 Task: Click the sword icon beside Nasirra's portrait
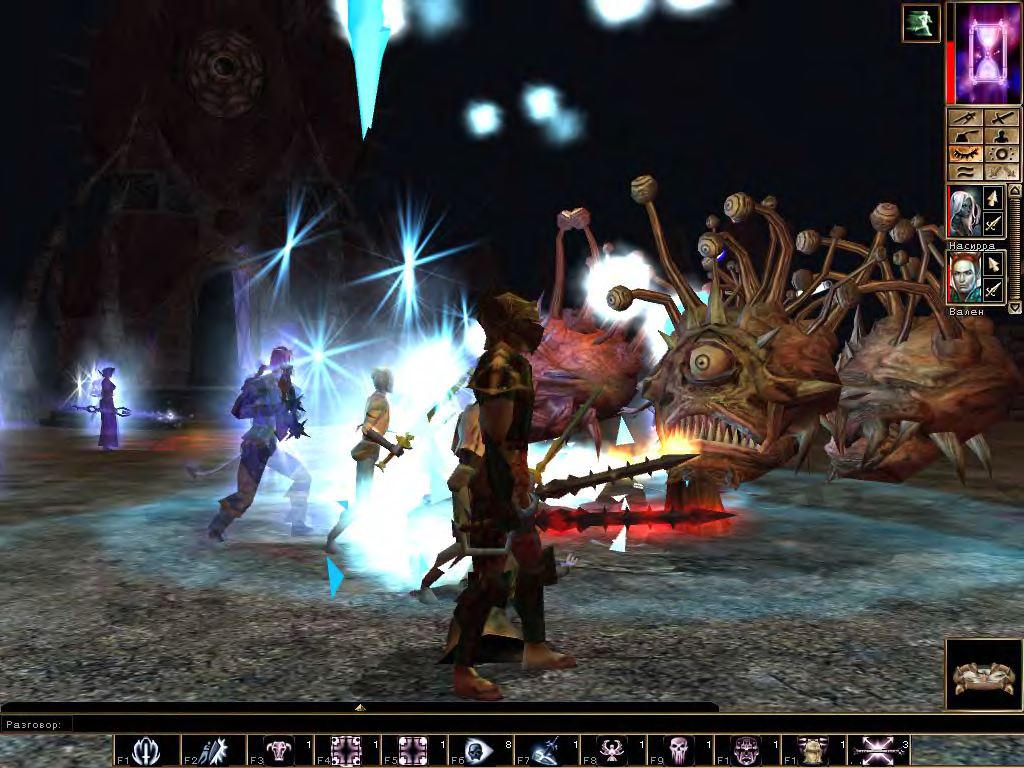(x=993, y=225)
